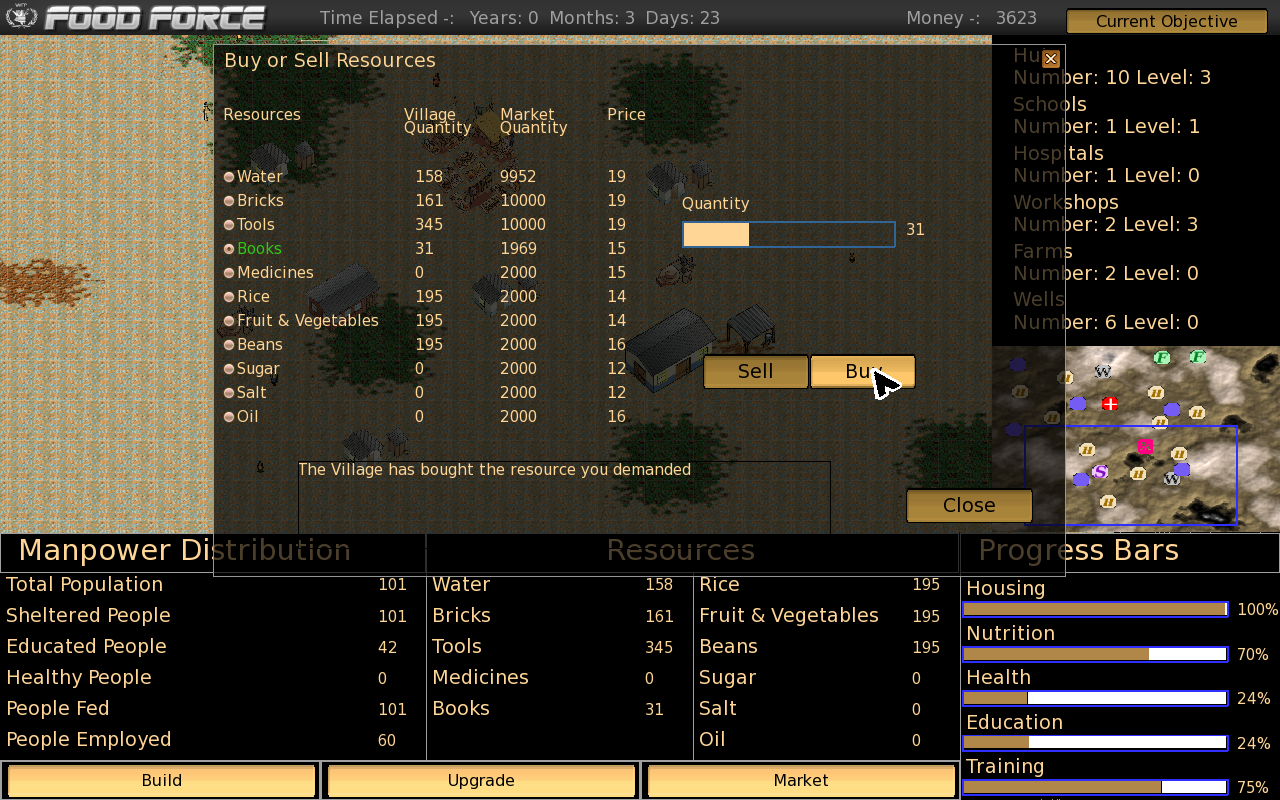The height and width of the screenshot is (800, 1280).
Task: Select the Beans resource option
Action: click(x=229, y=345)
